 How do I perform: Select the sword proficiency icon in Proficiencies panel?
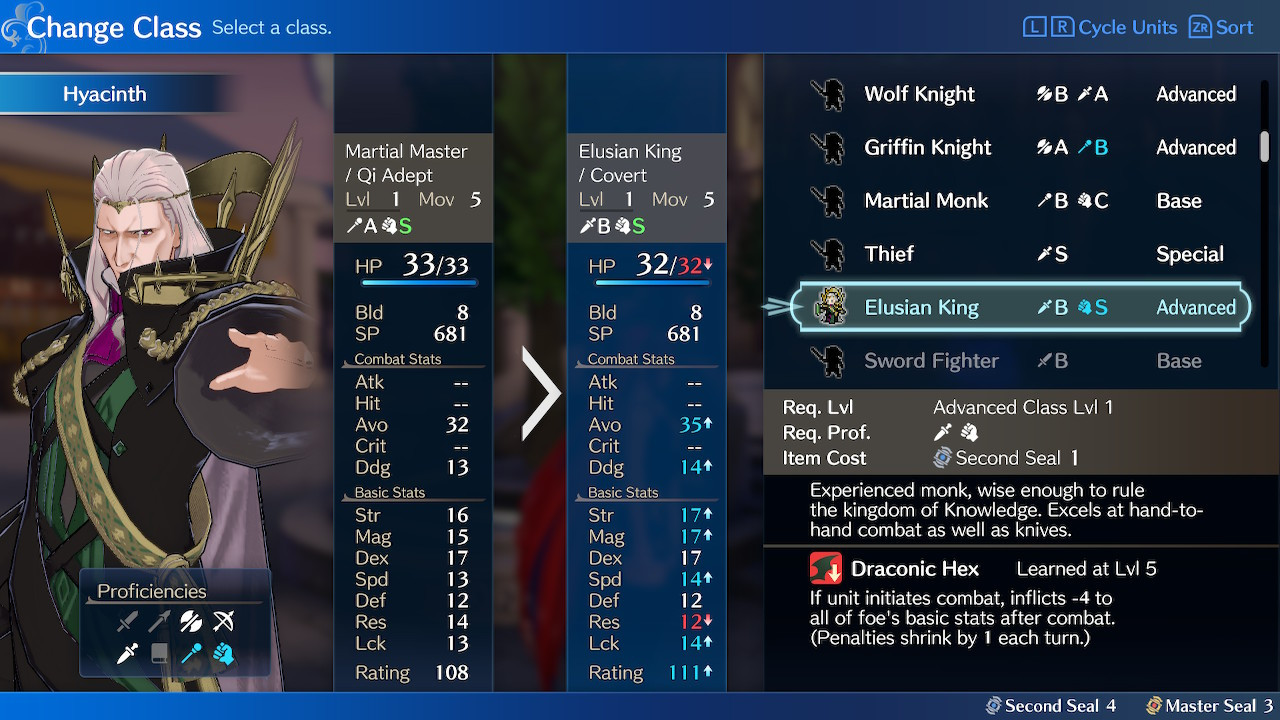point(128,620)
